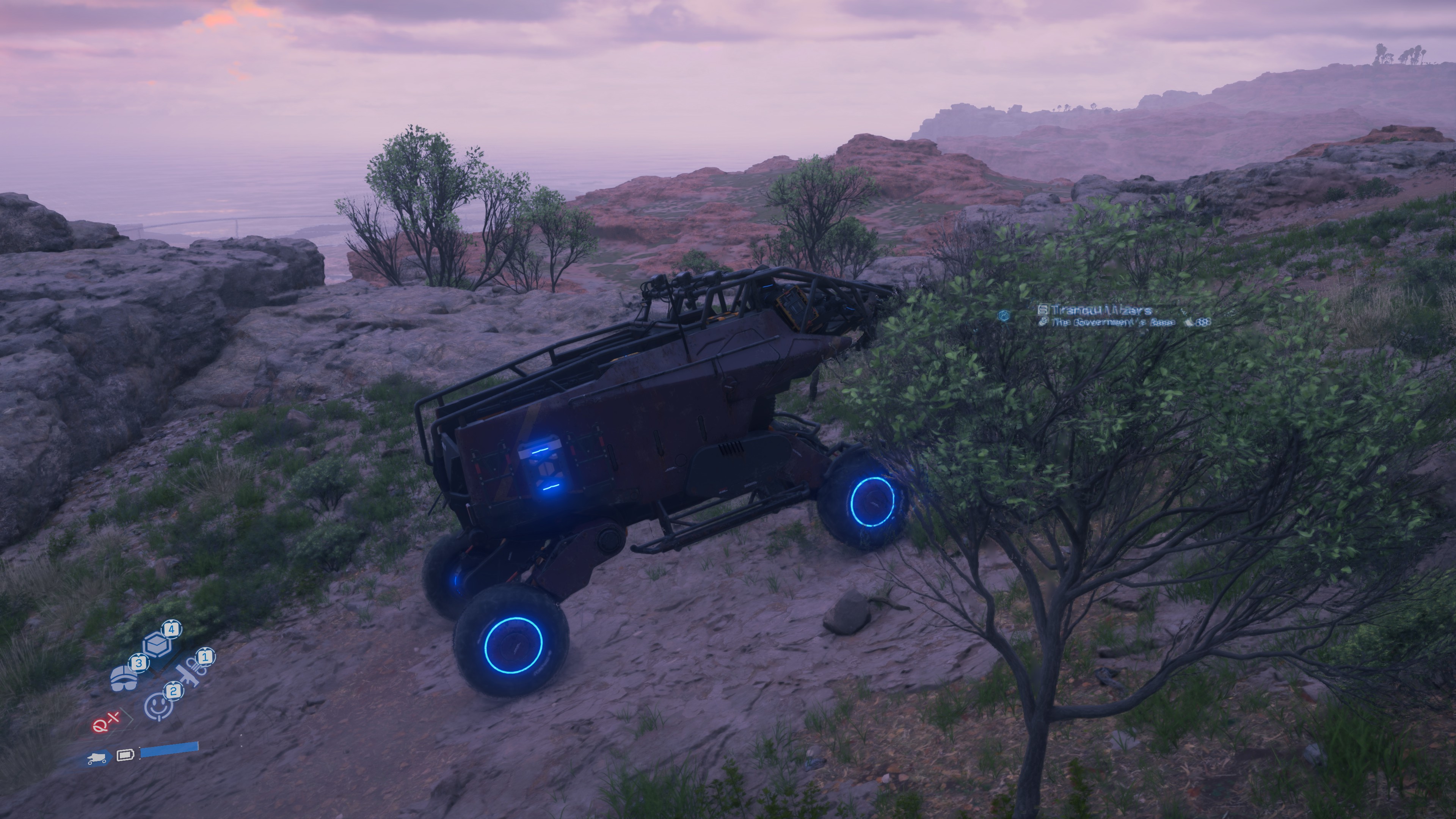
Task: Click the vehicle status icon
Action: coord(97,758)
